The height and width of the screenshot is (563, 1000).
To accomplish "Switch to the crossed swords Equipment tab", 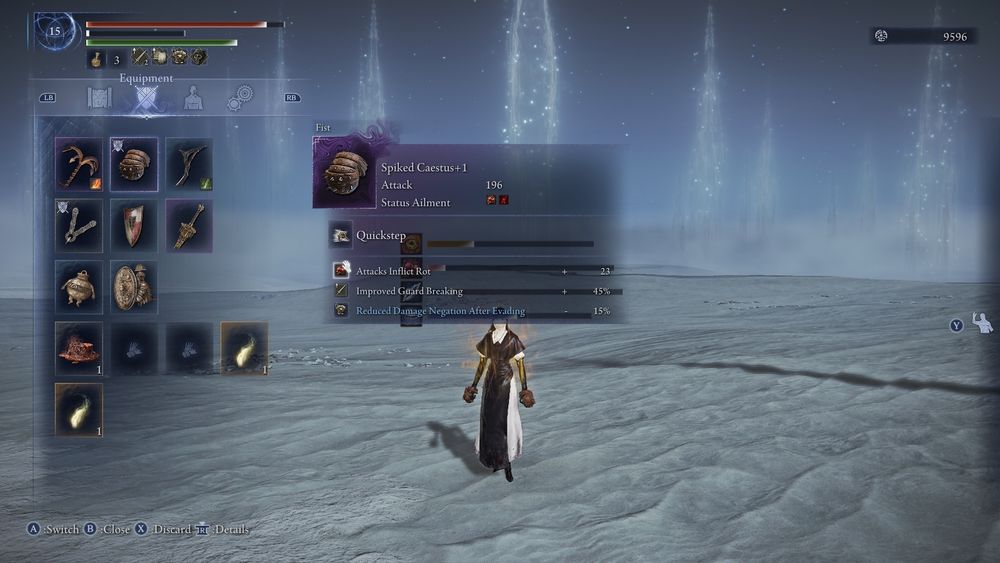I will click(147, 98).
